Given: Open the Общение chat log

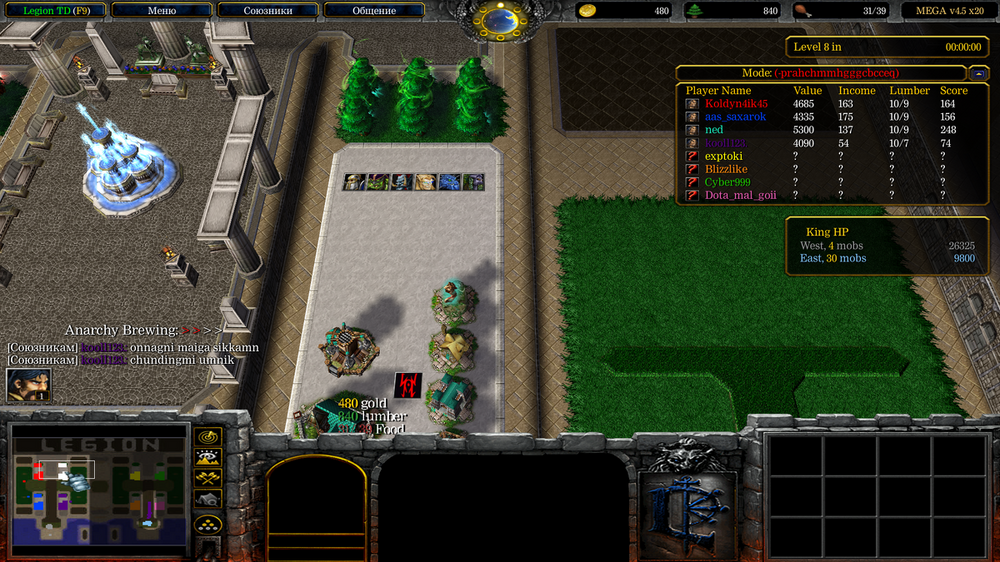Looking at the screenshot, I should click(374, 11).
